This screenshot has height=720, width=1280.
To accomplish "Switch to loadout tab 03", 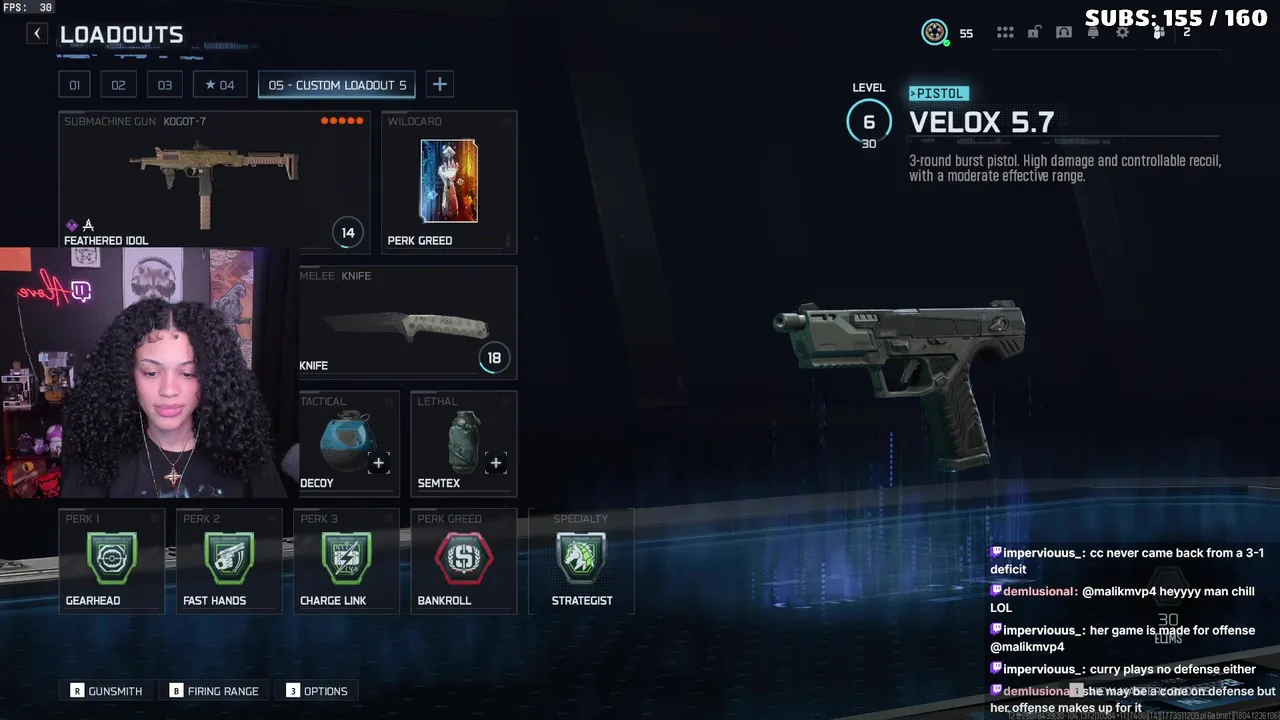I will 165,85.
